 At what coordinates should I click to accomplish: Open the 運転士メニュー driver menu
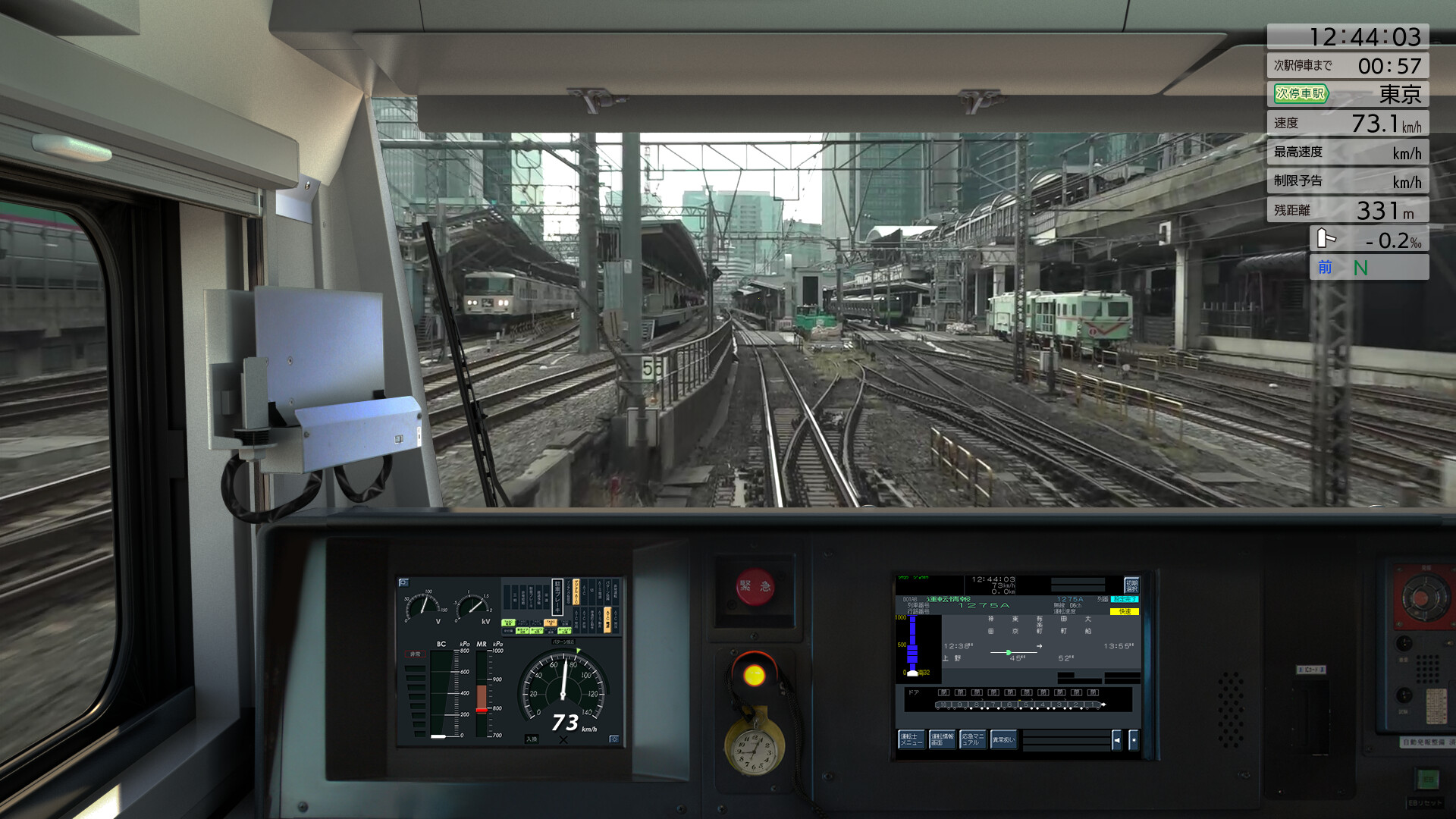pyautogui.click(x=912, y=740)
